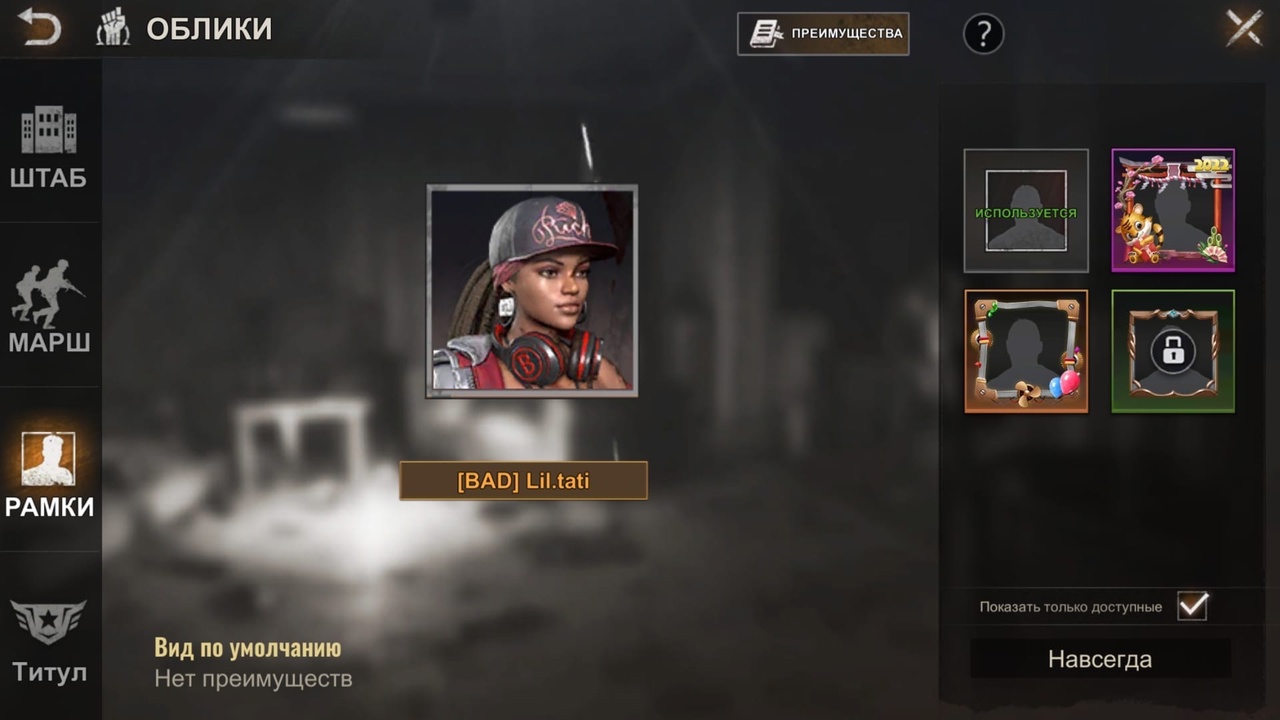This screenshot has height=720, width=1280.
Task: Go back with the return arrow
Action: tap(39, 29)
